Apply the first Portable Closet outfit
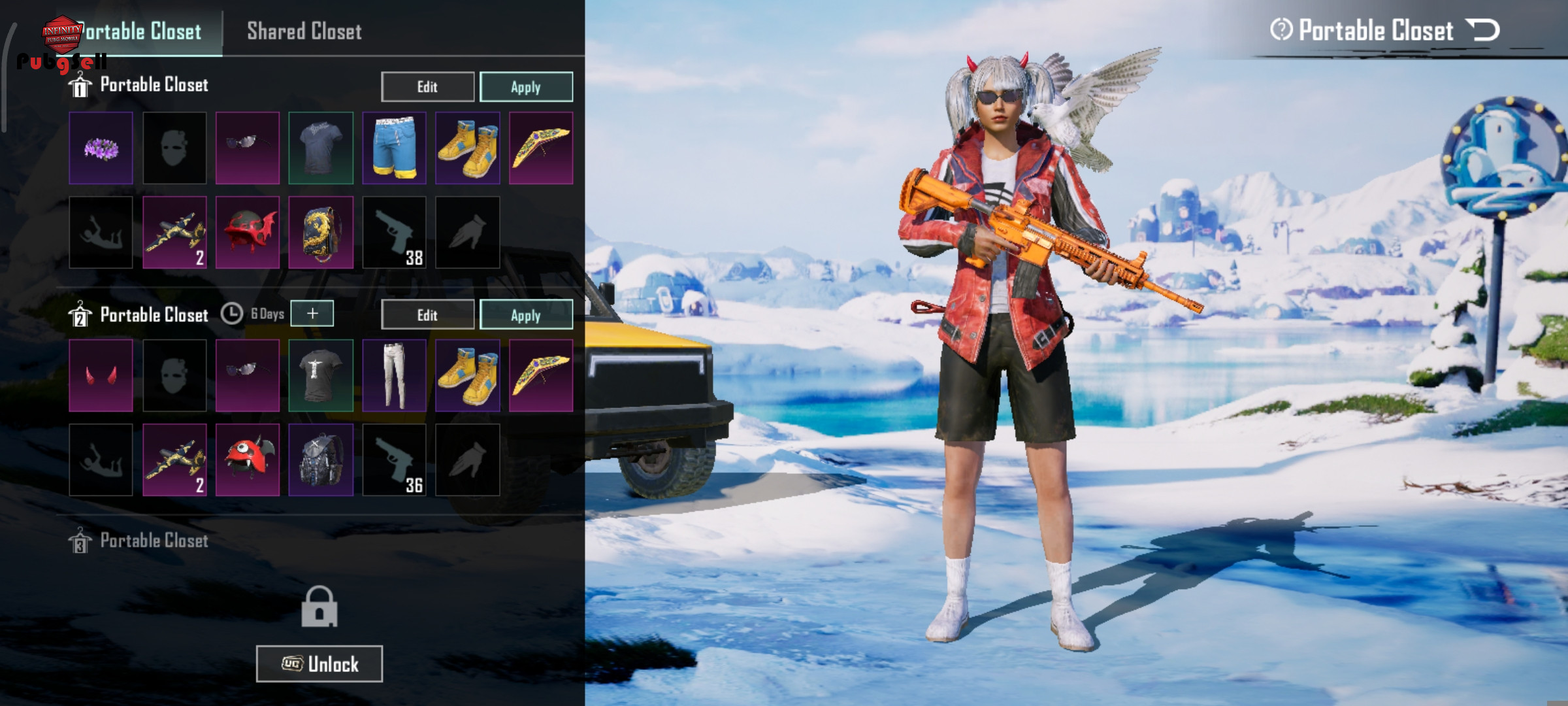This screenshot has width=1568, height=706. tap(526, 87)
